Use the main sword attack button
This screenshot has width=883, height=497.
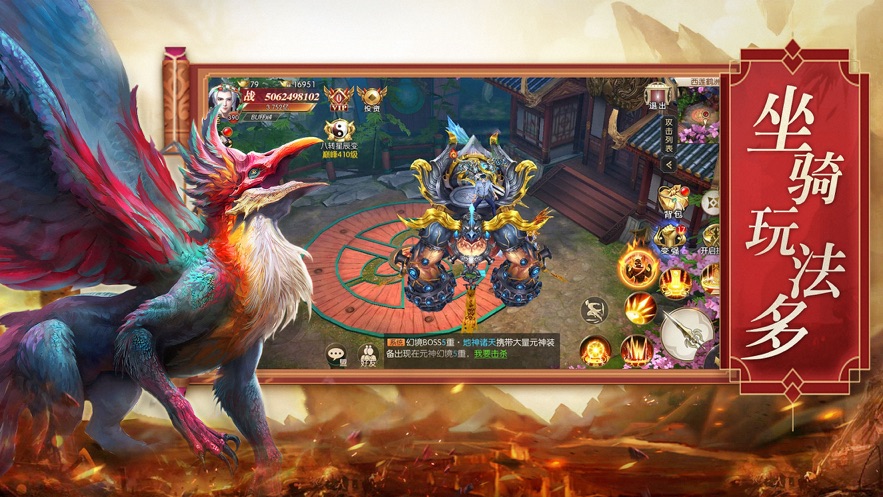[686, 331]
